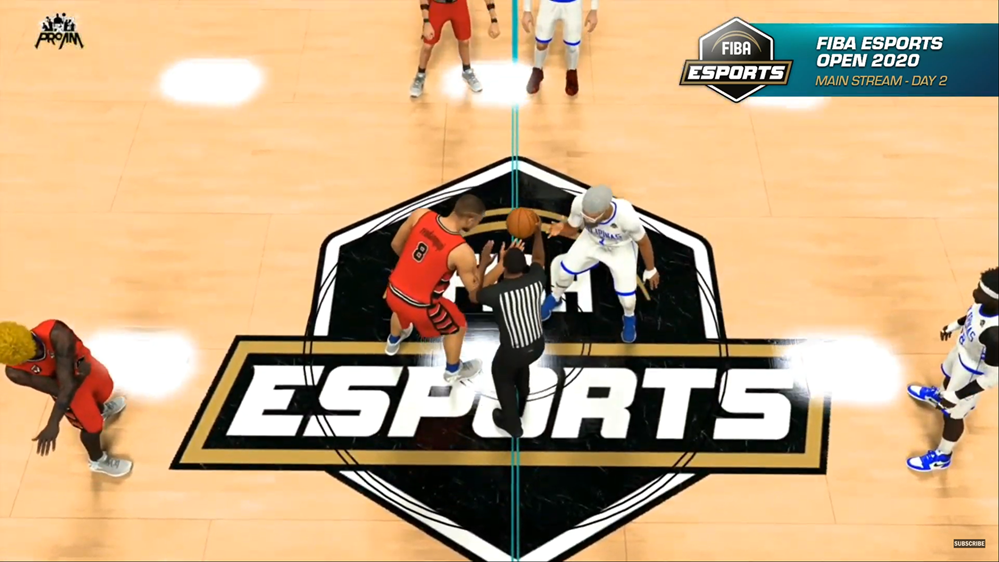Screen dimensions: 999x562
Task: Click the Subscribe channel watermark
Action: (968, 544)
